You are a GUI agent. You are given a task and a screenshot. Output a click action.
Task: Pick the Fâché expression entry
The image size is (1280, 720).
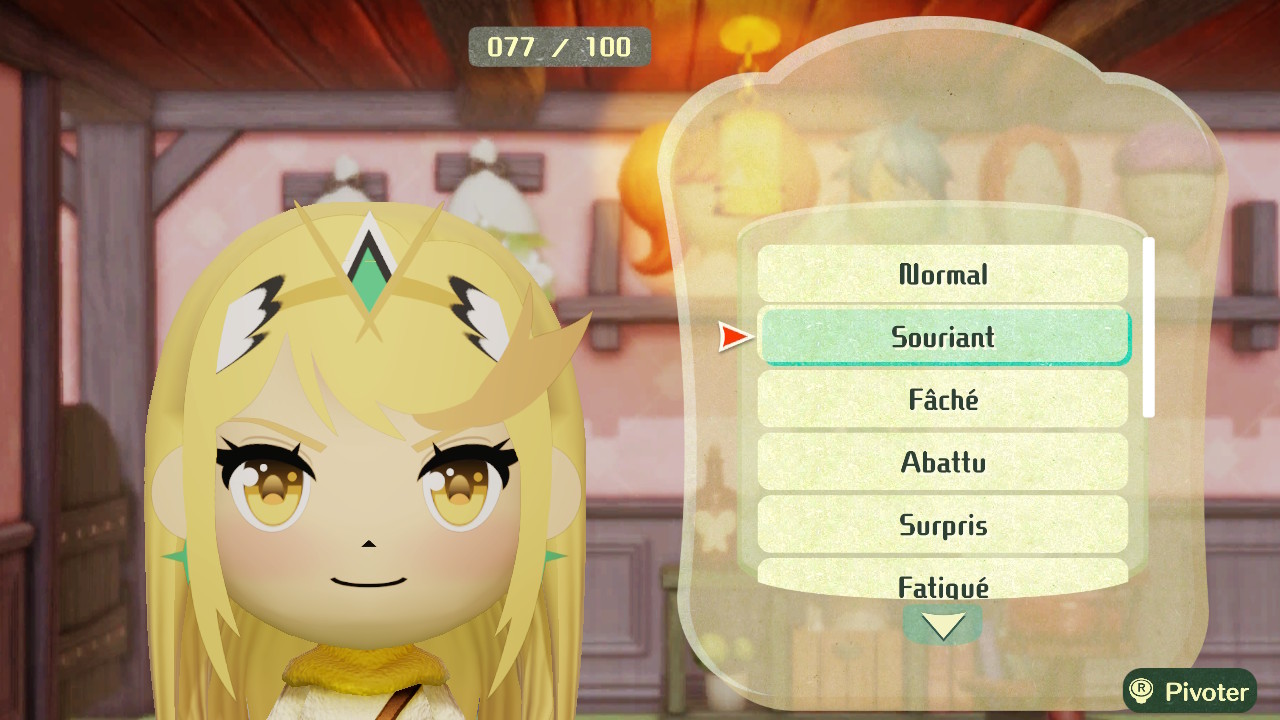[x=943, y=400]
